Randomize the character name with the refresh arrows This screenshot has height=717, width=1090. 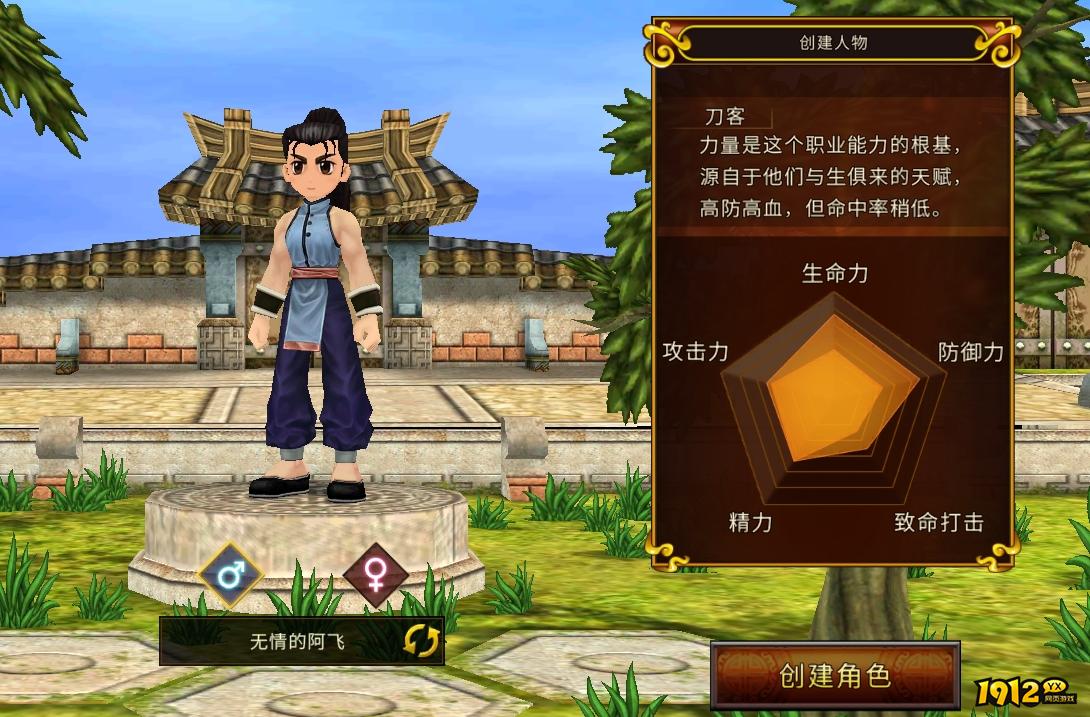pos(421,641)
